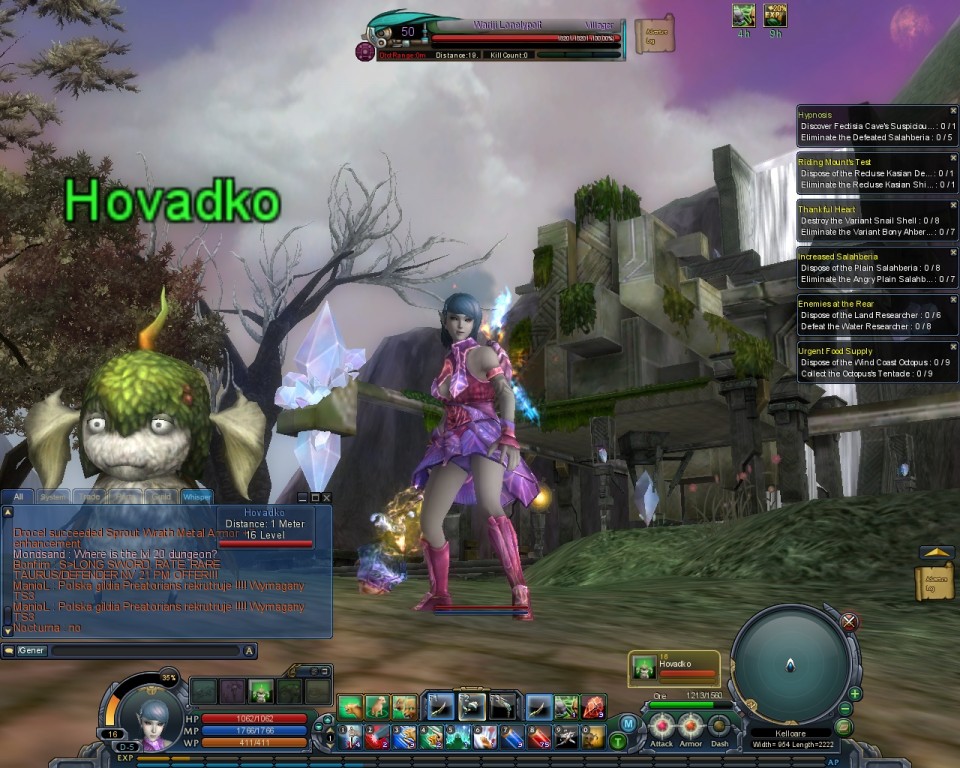
Task: Activate the Attack mode button
Action: 661,725
